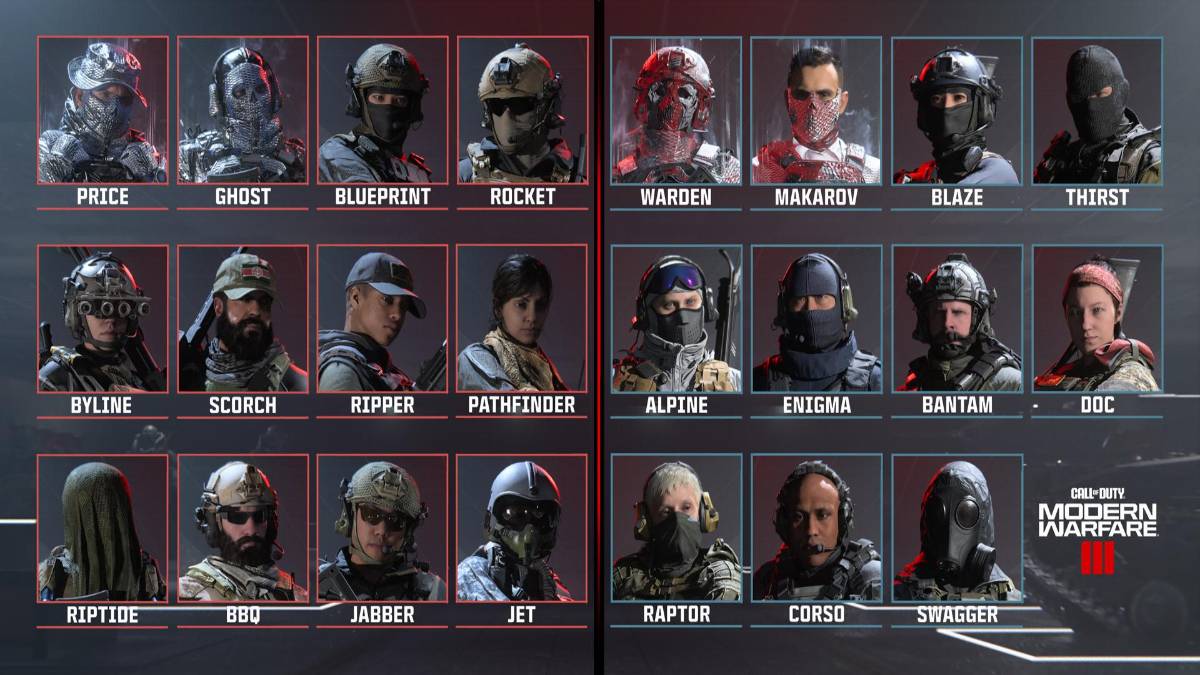
Task: Pick the Blaze operator
Action: (957, 110)
